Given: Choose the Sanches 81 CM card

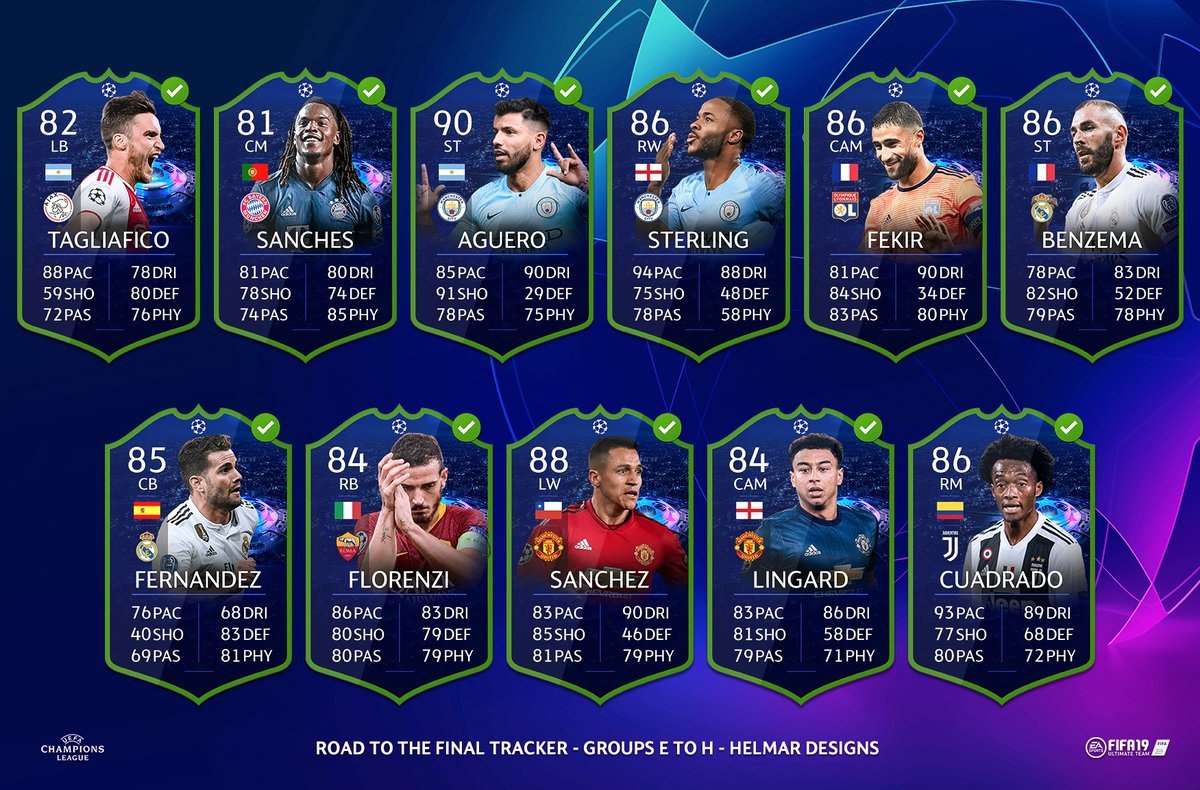Looking at the screenshot, I should [304, 215].
